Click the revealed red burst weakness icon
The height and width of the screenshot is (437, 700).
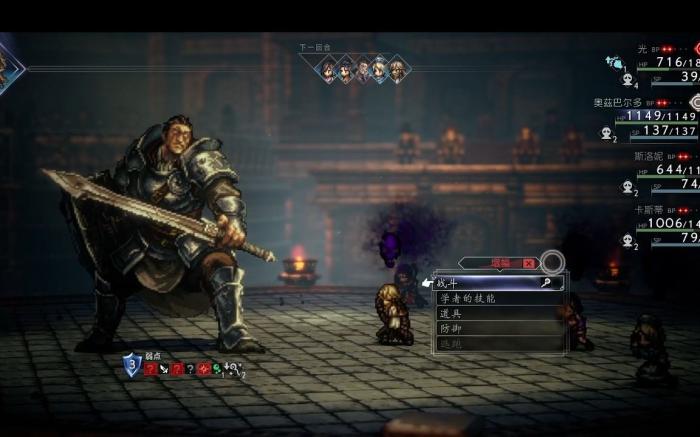click(x=203, y=369)
